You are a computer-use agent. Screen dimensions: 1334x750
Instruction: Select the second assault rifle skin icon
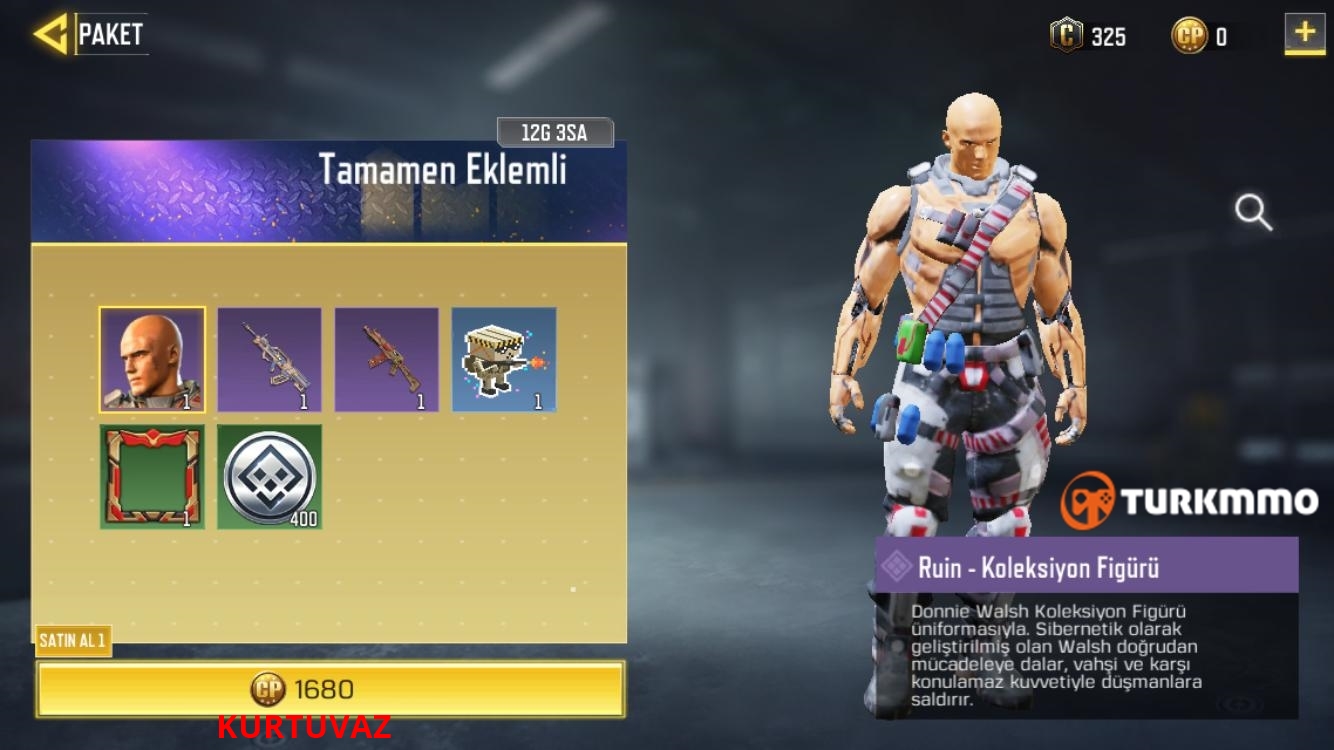(387, 358)
